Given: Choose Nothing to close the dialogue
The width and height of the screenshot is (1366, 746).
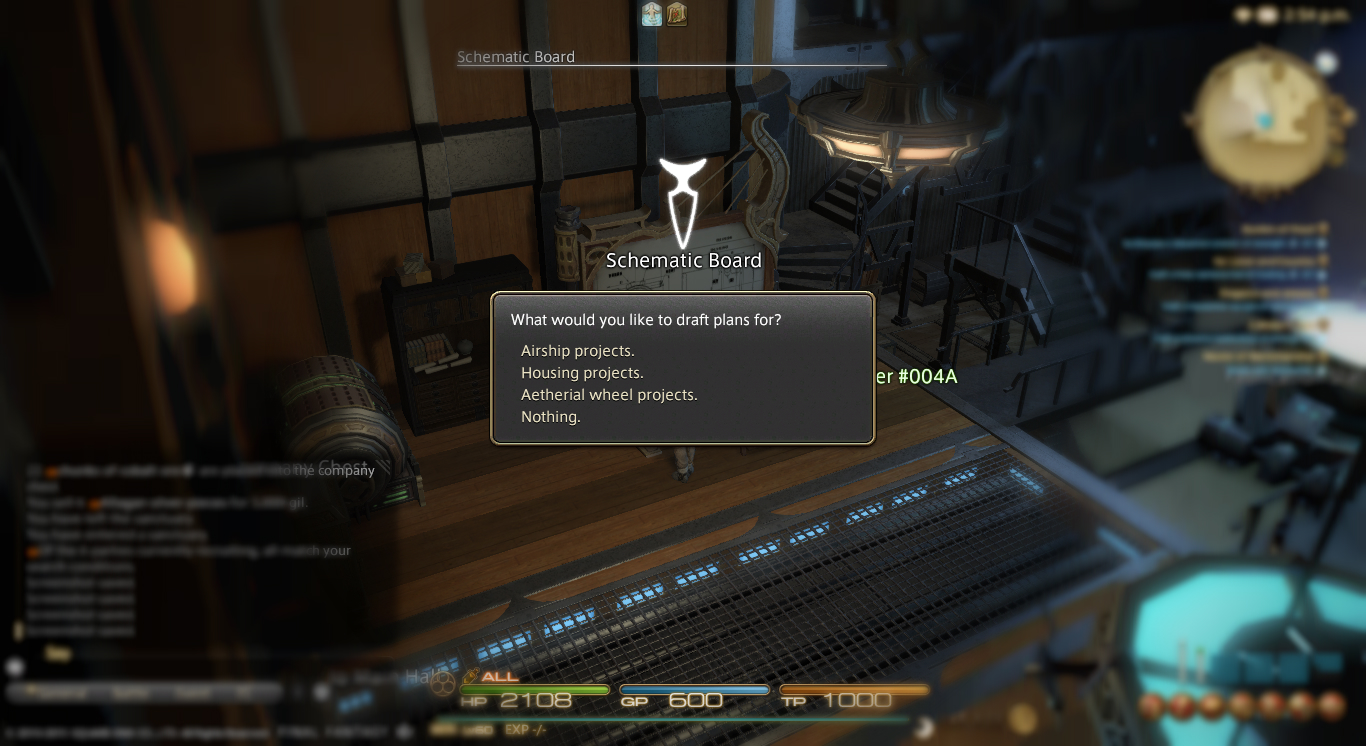Looking at the screenshot, I should [551, 417].
